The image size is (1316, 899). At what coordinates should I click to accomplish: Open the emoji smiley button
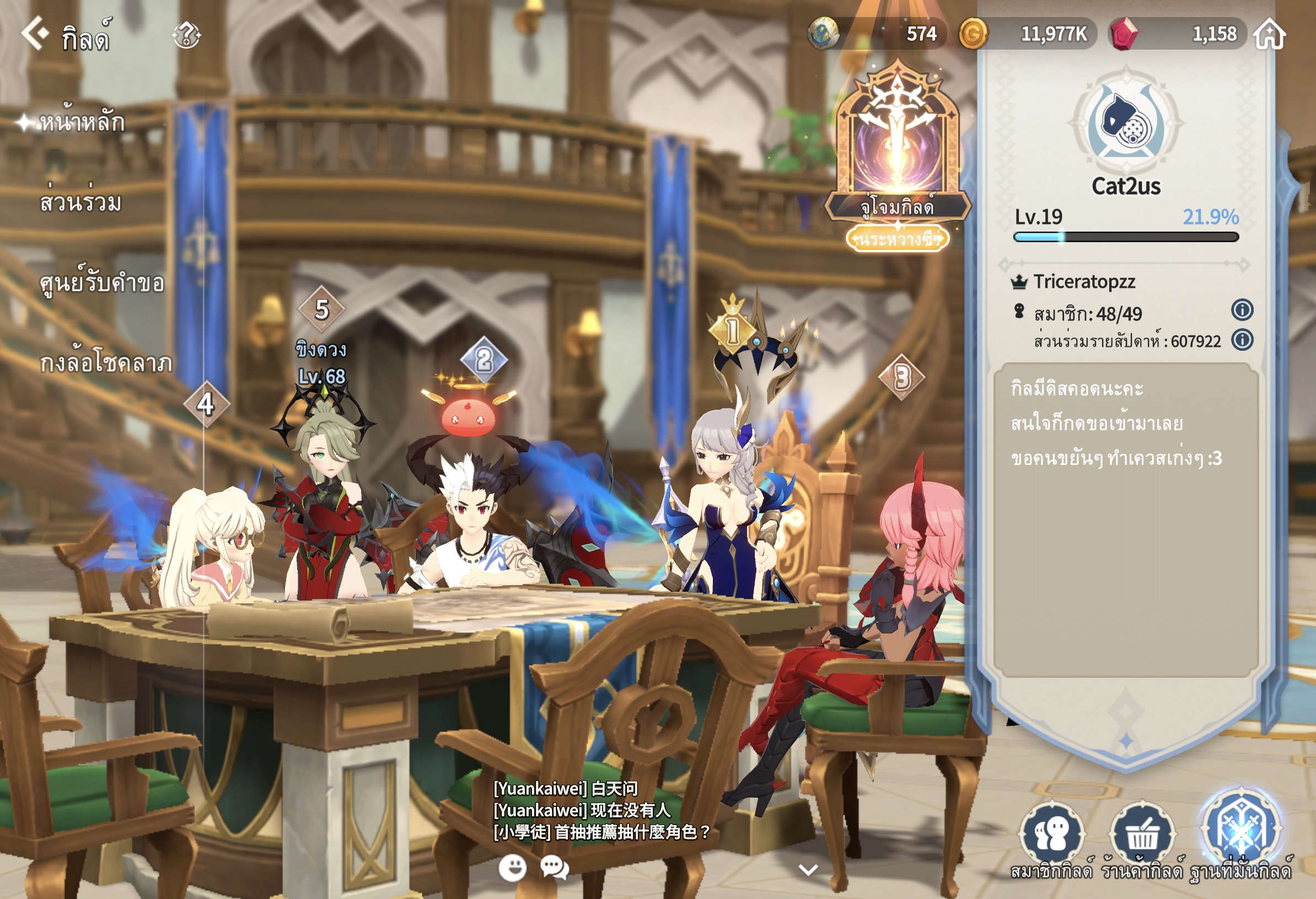[x=513, y=867]
